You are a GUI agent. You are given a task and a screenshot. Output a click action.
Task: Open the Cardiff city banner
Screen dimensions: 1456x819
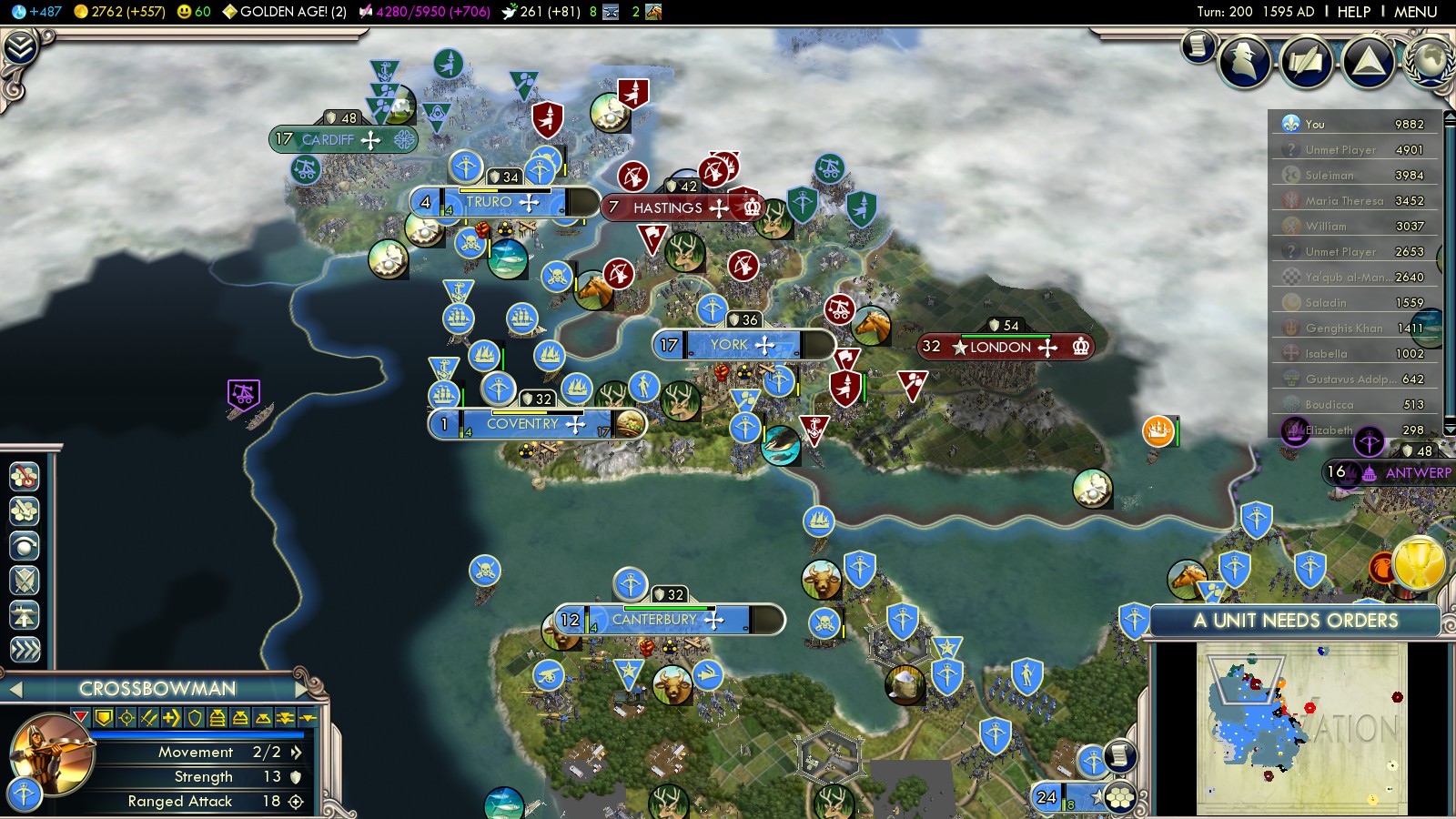(328, 140)
